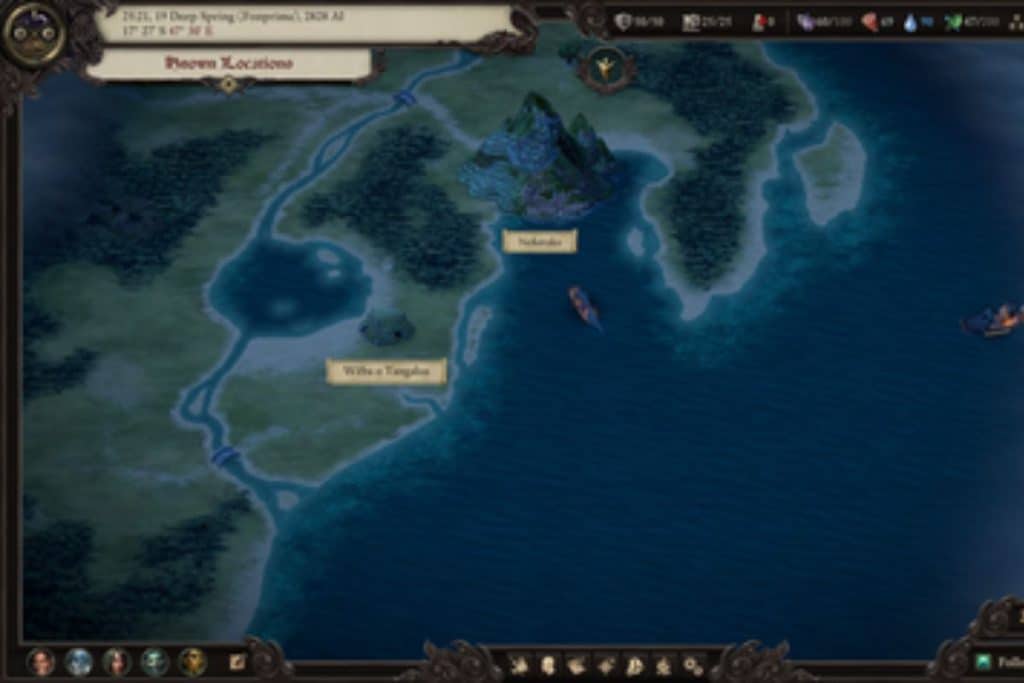Open the round clock emblem in the corner
This screenshot has width=1024, height=683.
point(33,33)
